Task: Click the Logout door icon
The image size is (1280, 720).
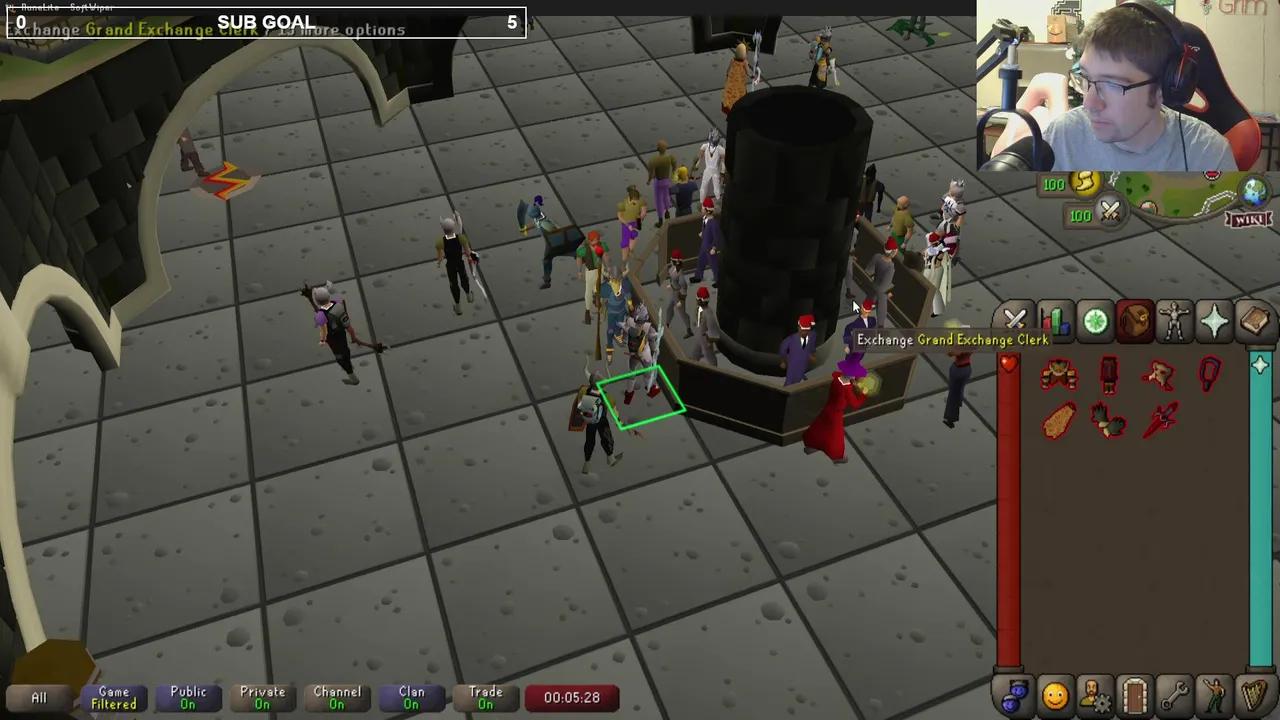Action: [1135, 695]
